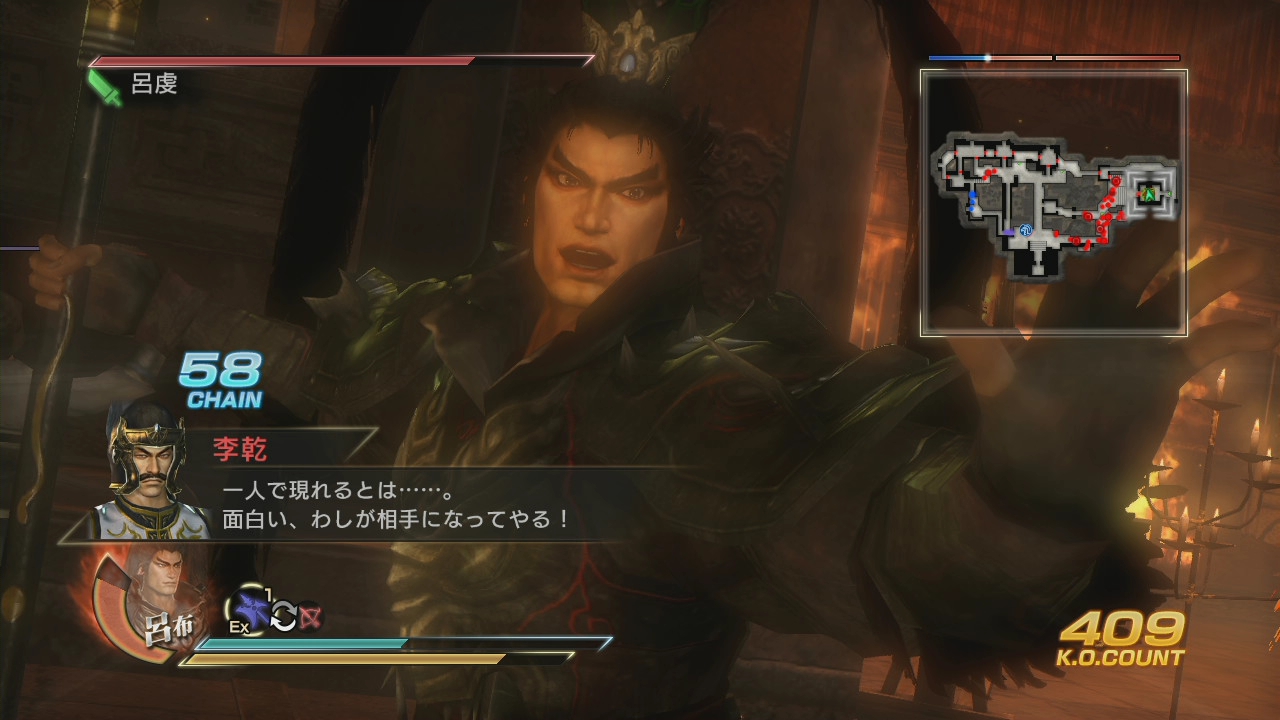Select the green objective marker on the minimap
The image size is (1280, 720).
tap(1149, 194)
